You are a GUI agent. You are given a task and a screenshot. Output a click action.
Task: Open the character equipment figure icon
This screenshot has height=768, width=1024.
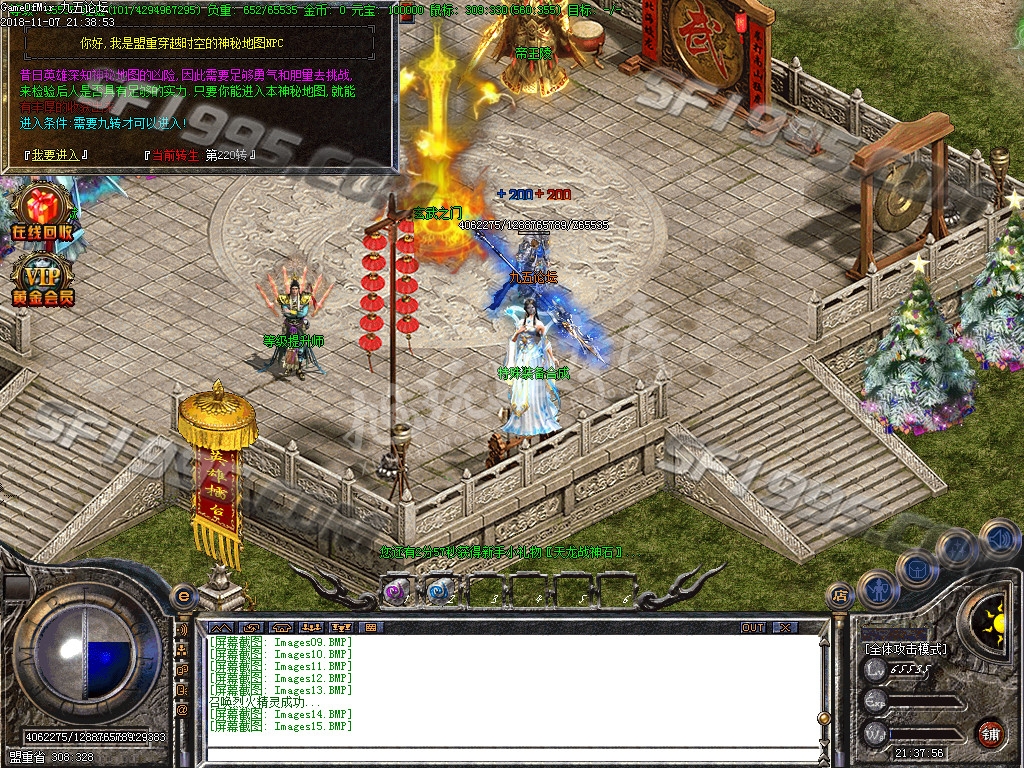877,587
